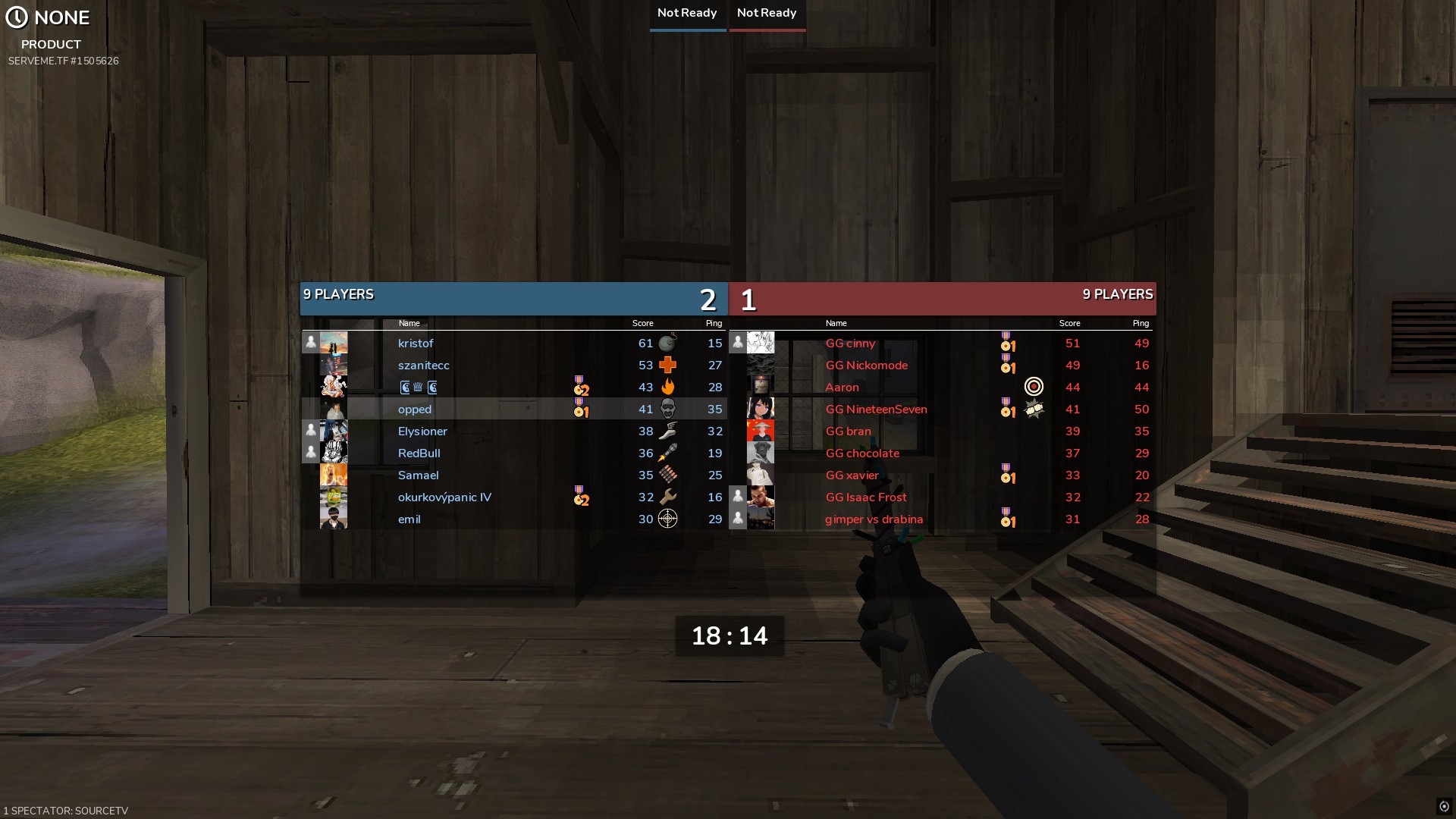1456x819 pixels.
Task: Choose GG cinny in the RED list
Action: (x=850, y=344)
